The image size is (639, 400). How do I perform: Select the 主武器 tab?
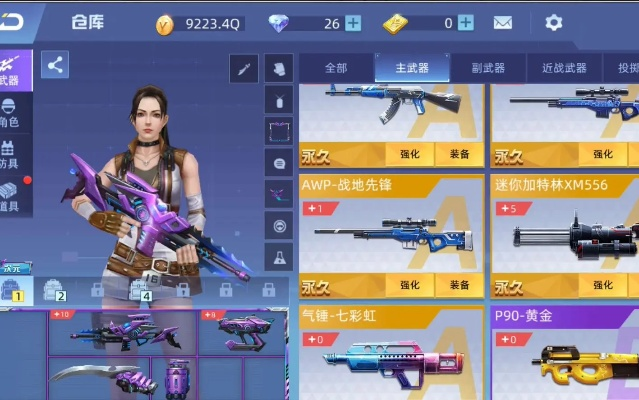tap(411, 68)
